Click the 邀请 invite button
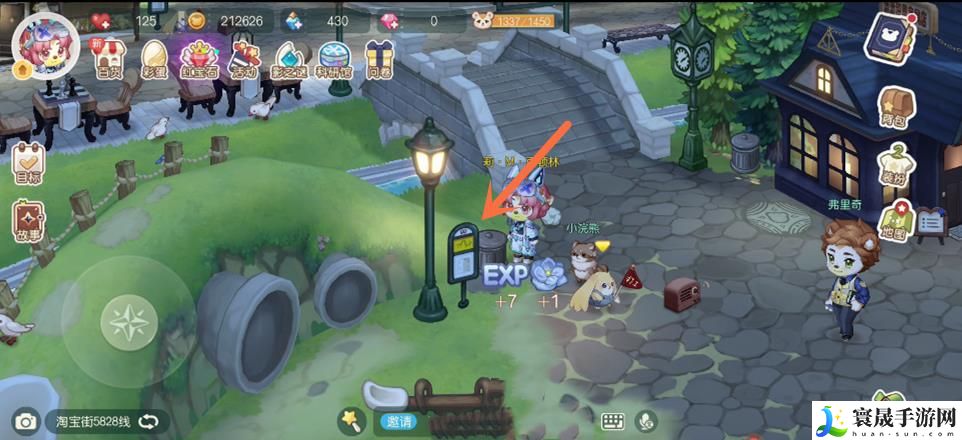This screenshot has height=440, width=962. (x=398, y=422)
